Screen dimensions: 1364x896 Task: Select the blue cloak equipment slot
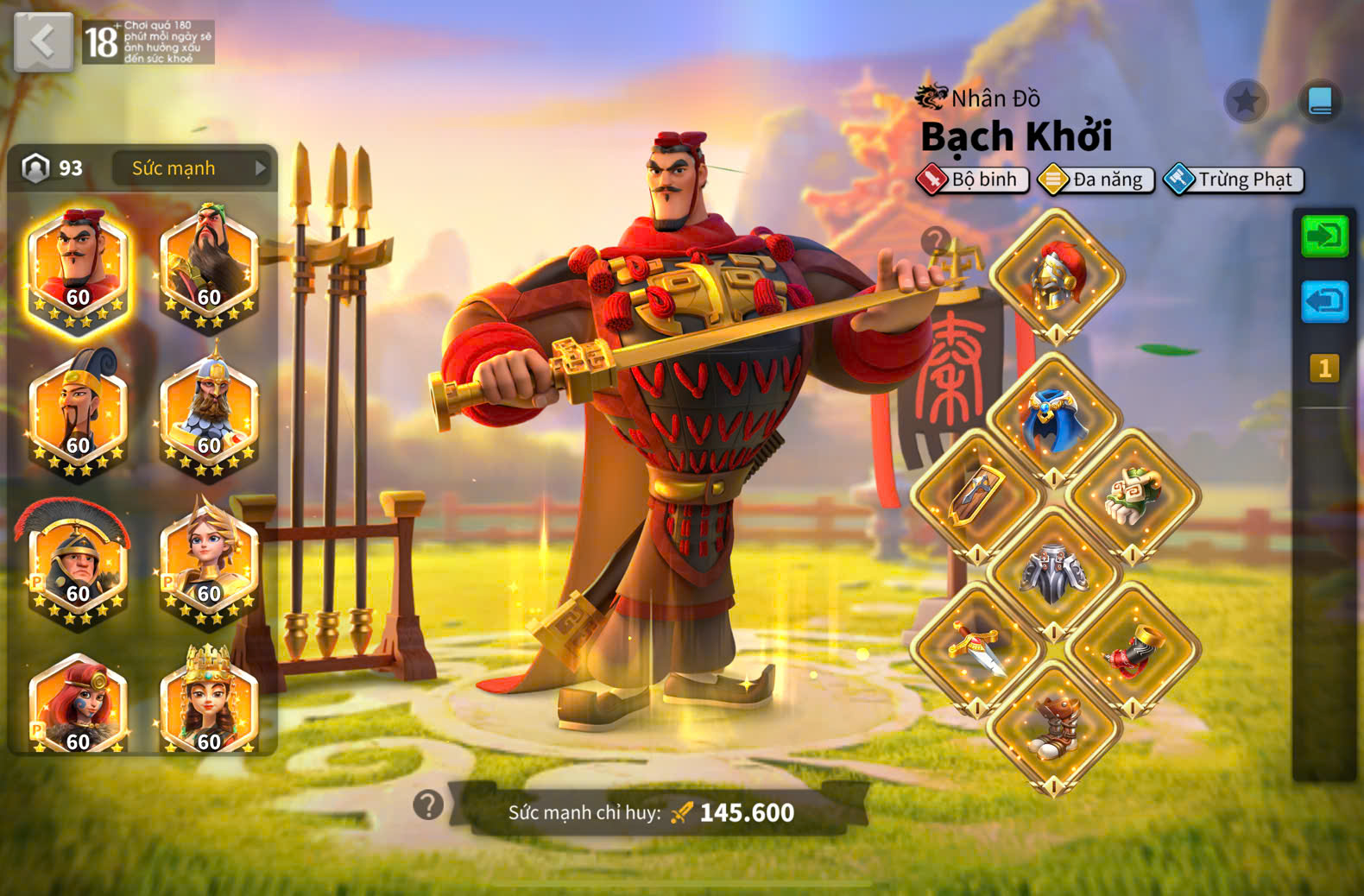tap(1054, 420)
